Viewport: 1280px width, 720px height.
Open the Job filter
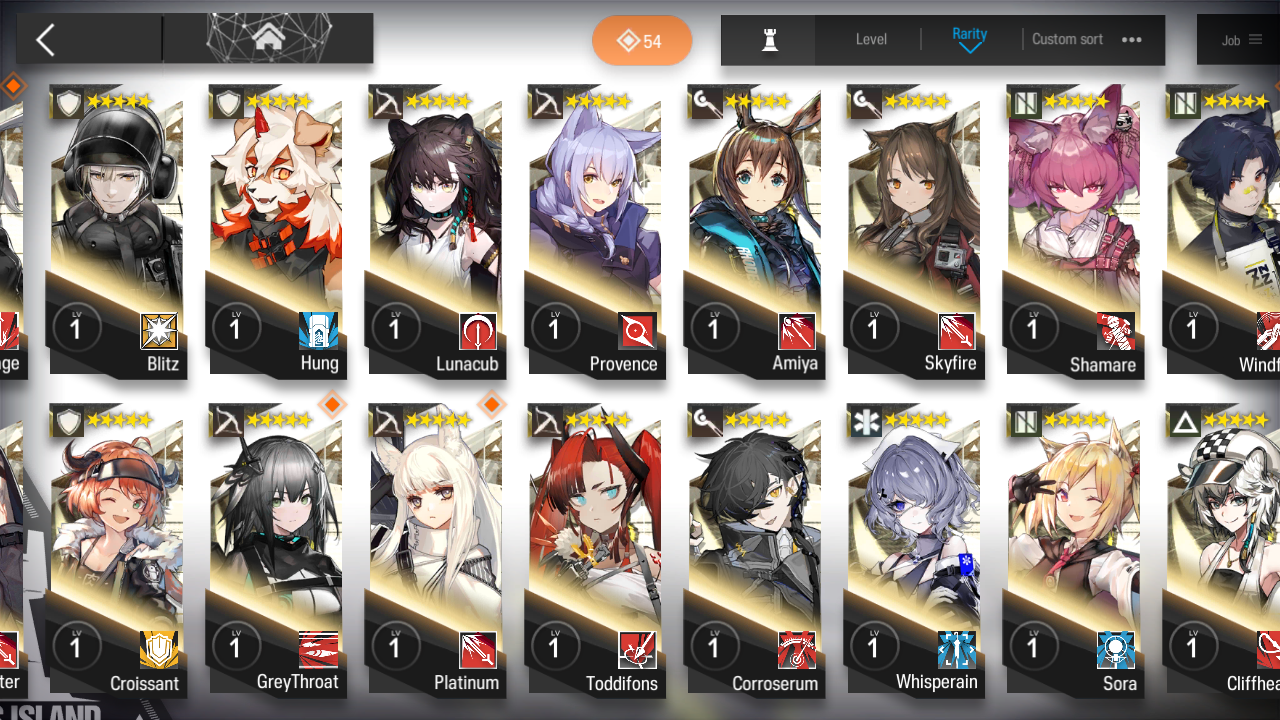(x=1241, y=40)
